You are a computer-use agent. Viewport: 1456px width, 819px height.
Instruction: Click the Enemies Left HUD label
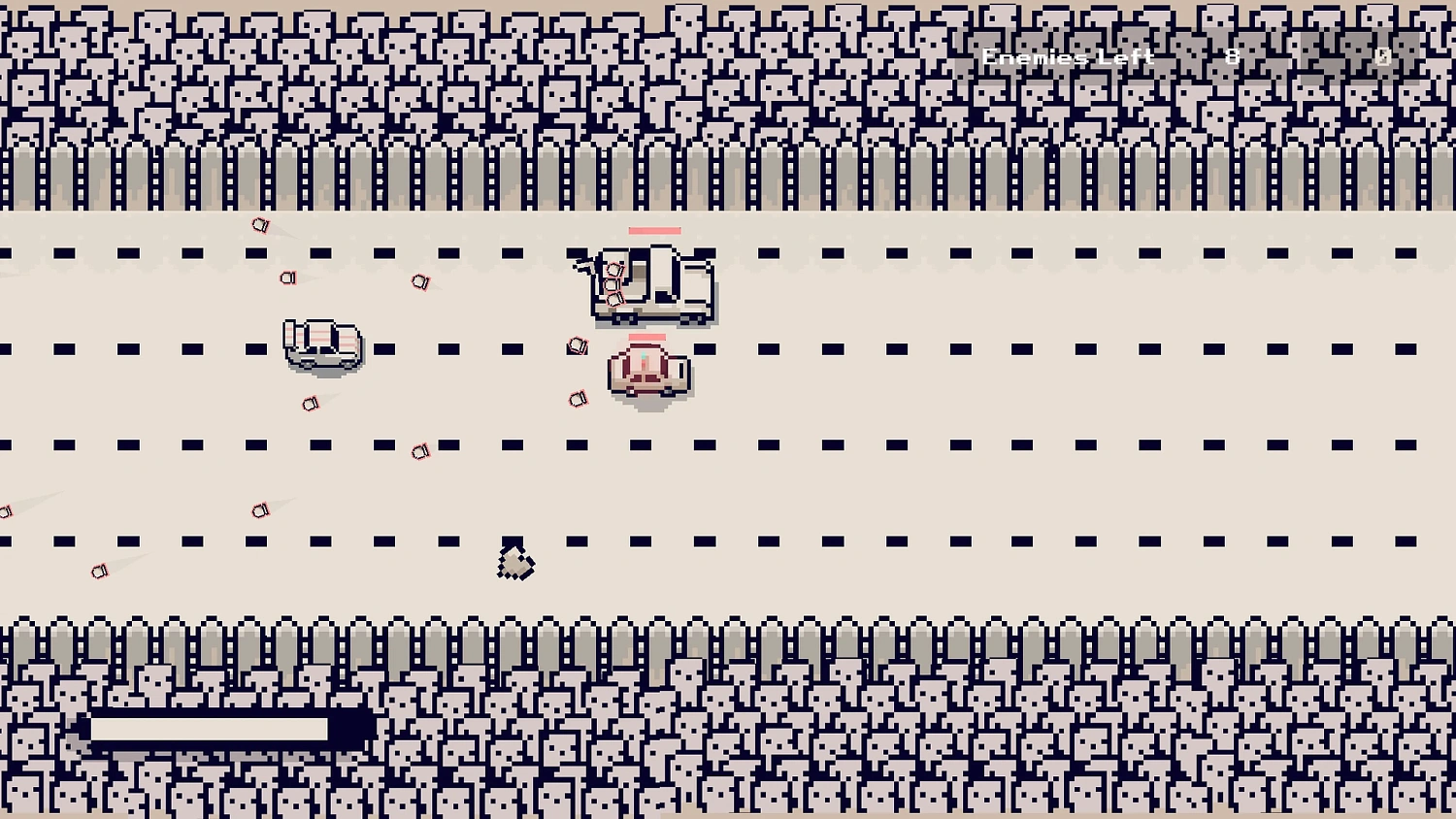pyautogui.click(x=1066, y=56)
